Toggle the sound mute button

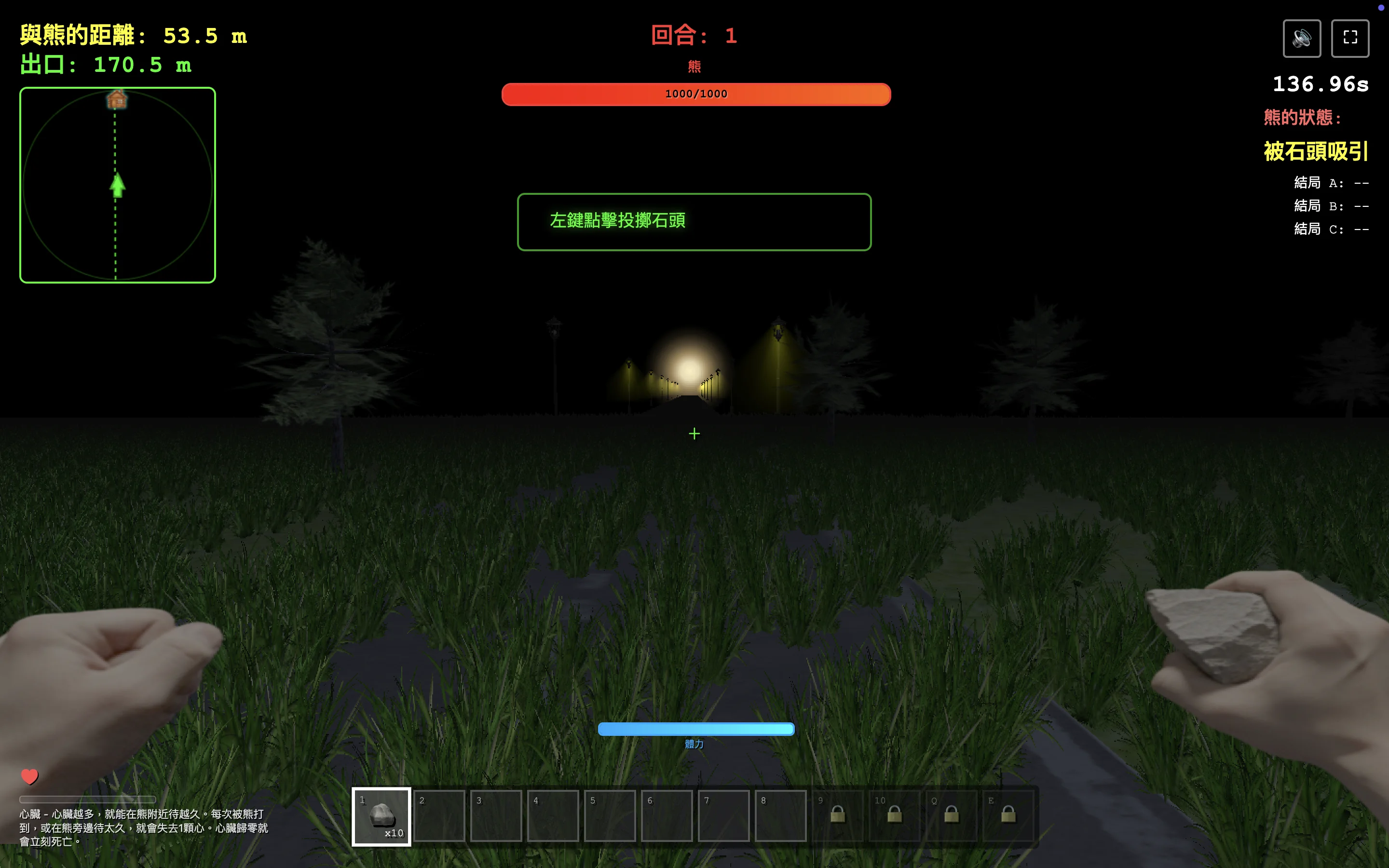pos(1301,39)
